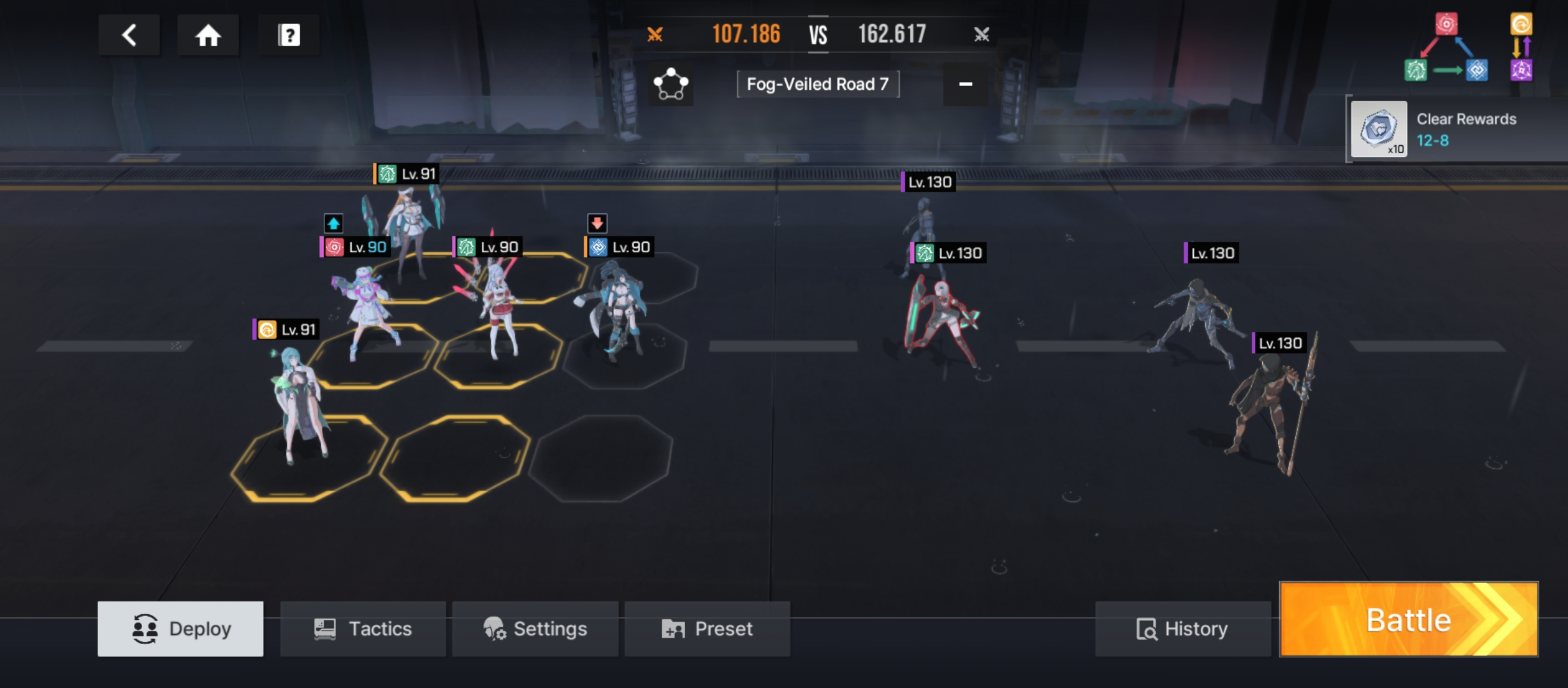This screenshot has width=1568, height=688.
Task: Open the question mark help page
Action: (x=289, y=35)
